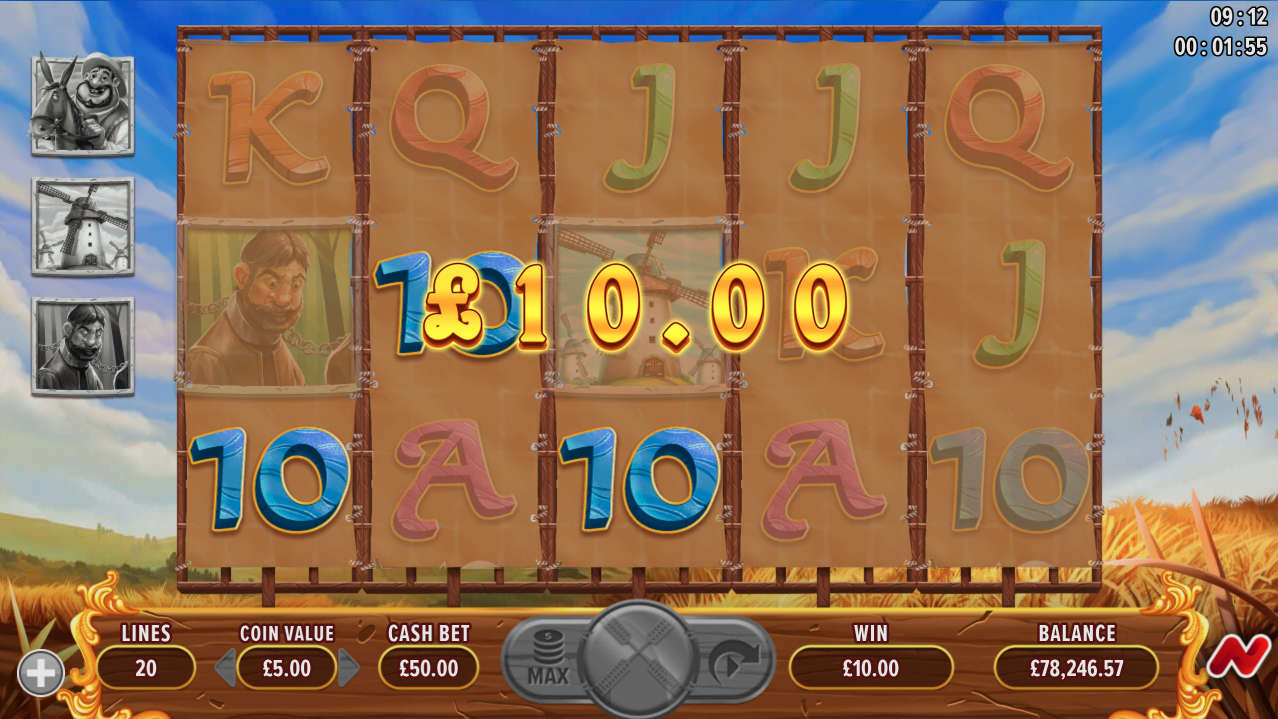Increase the coin value with right arrow

pos(348,668)
